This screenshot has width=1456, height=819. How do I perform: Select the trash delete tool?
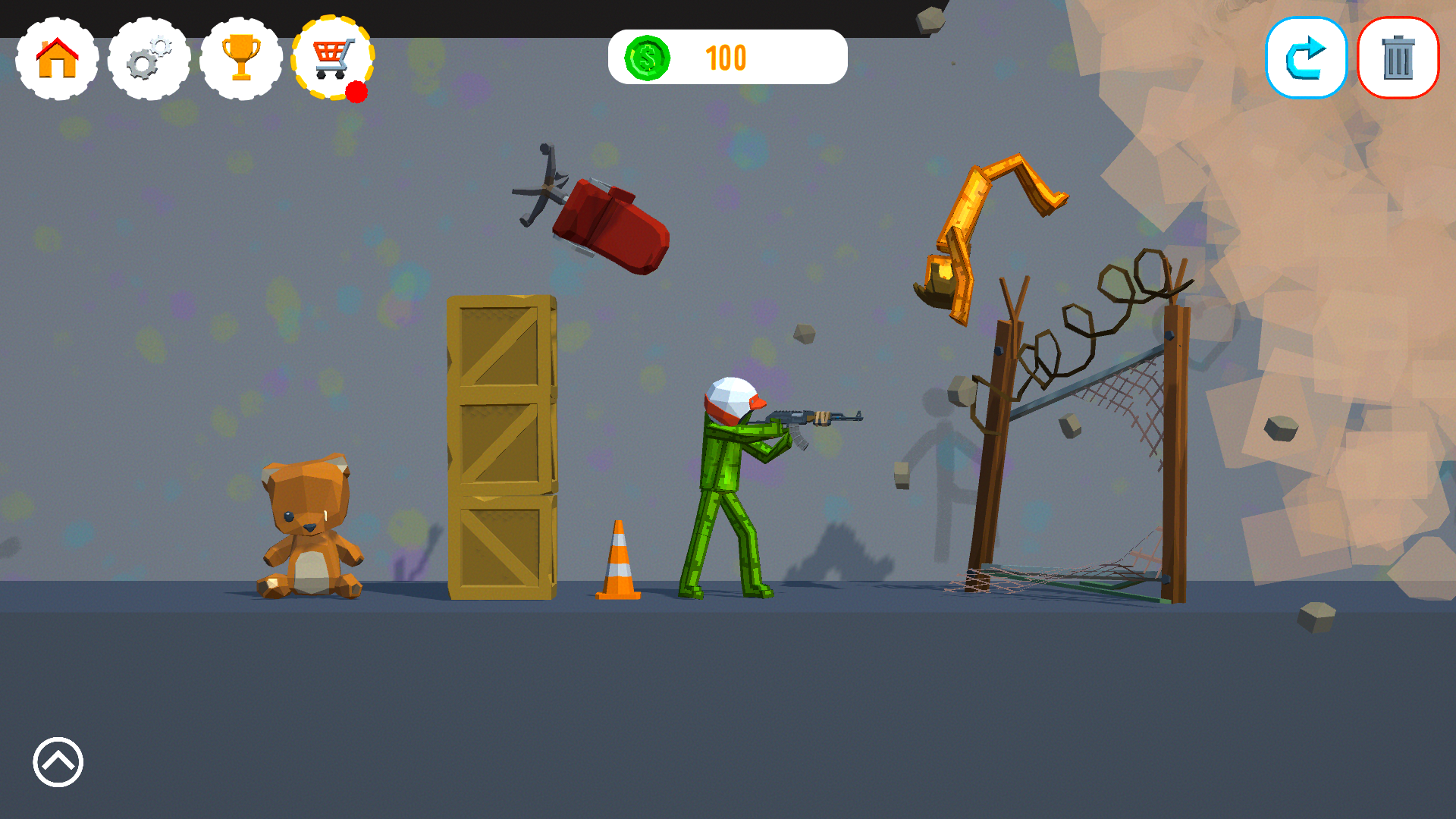tap(1398, 57)
